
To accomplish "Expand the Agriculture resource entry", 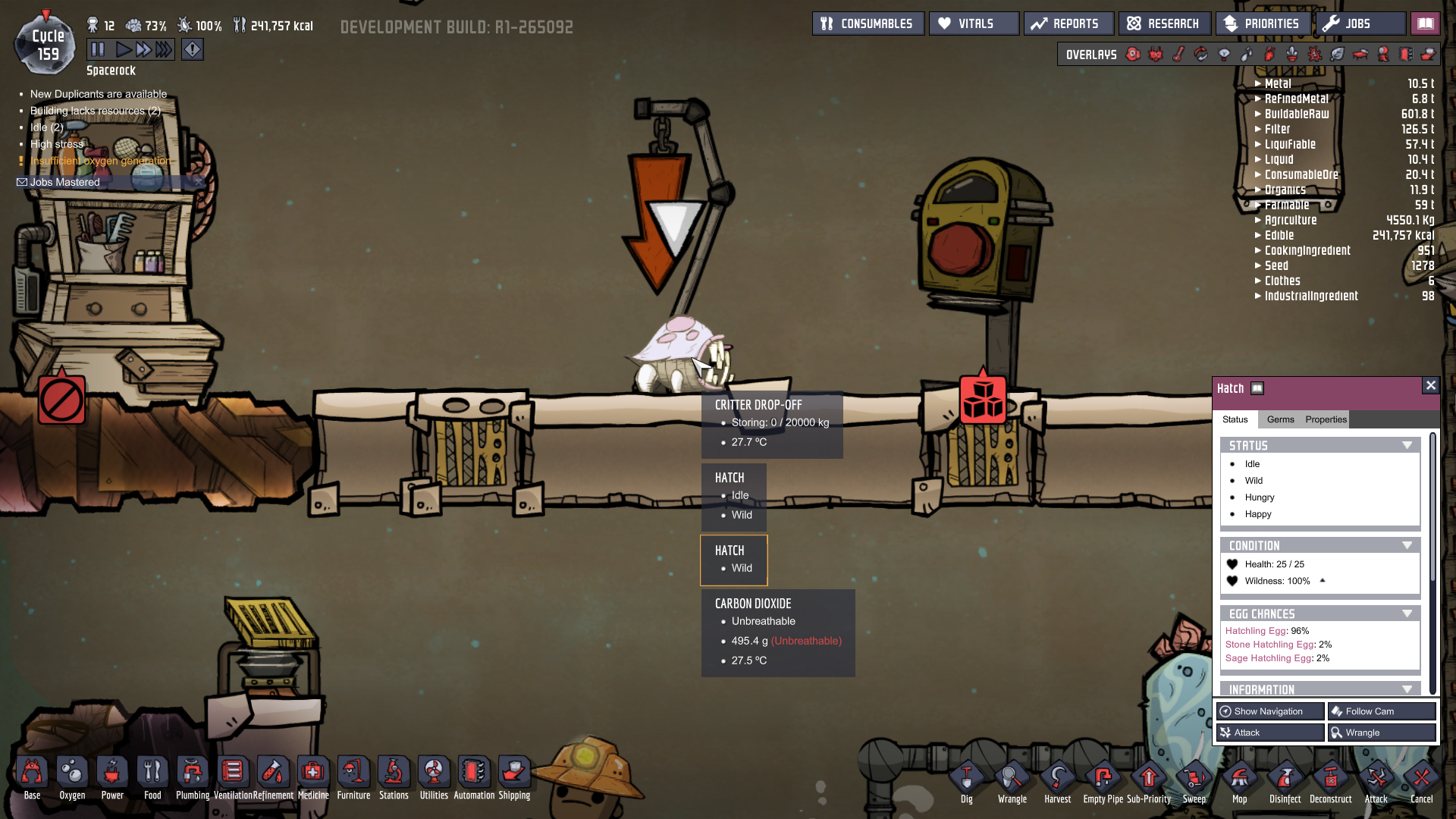I will click(1259, 220).
